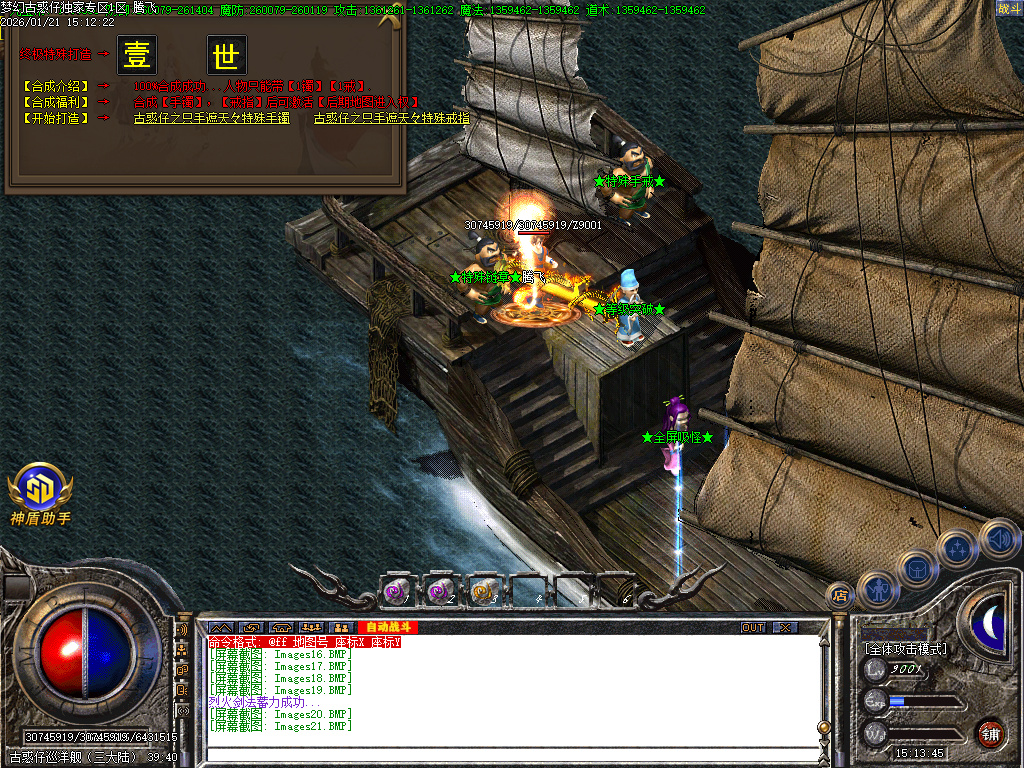Open the 特殊戒指 forging link
1024x768 pixels.
click(391, 118)
